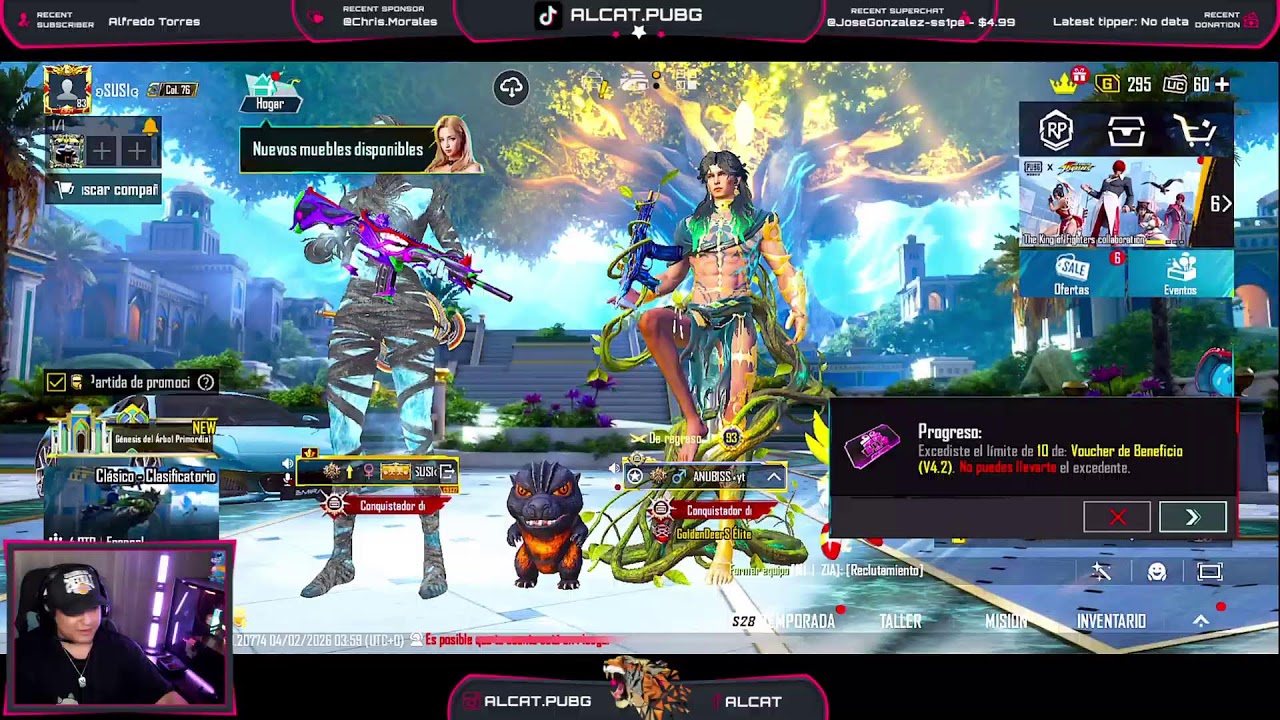Add UC with the plus button
1280x720 pixels.
tap(1222, 85)
